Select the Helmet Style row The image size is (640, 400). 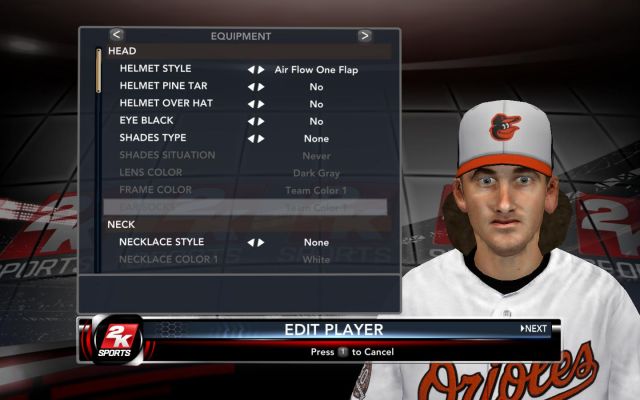coord(155,69)
